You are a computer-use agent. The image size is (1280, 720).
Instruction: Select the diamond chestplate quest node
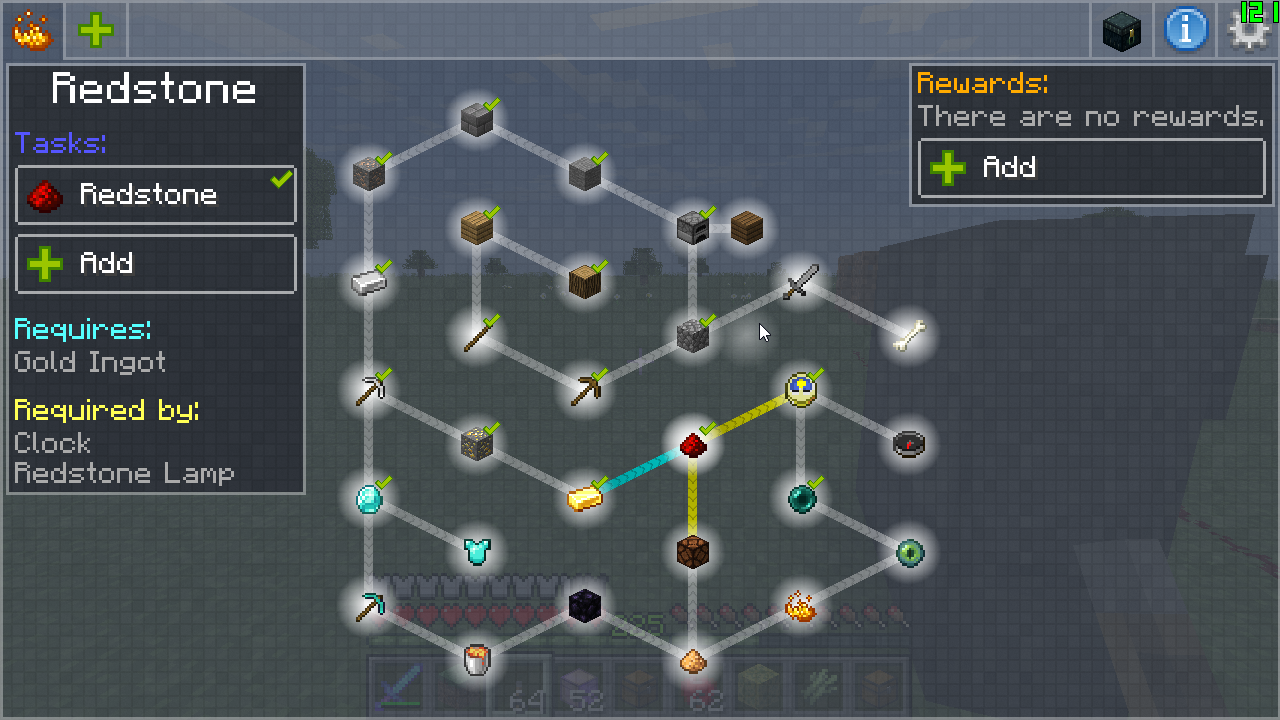[477, 551]
